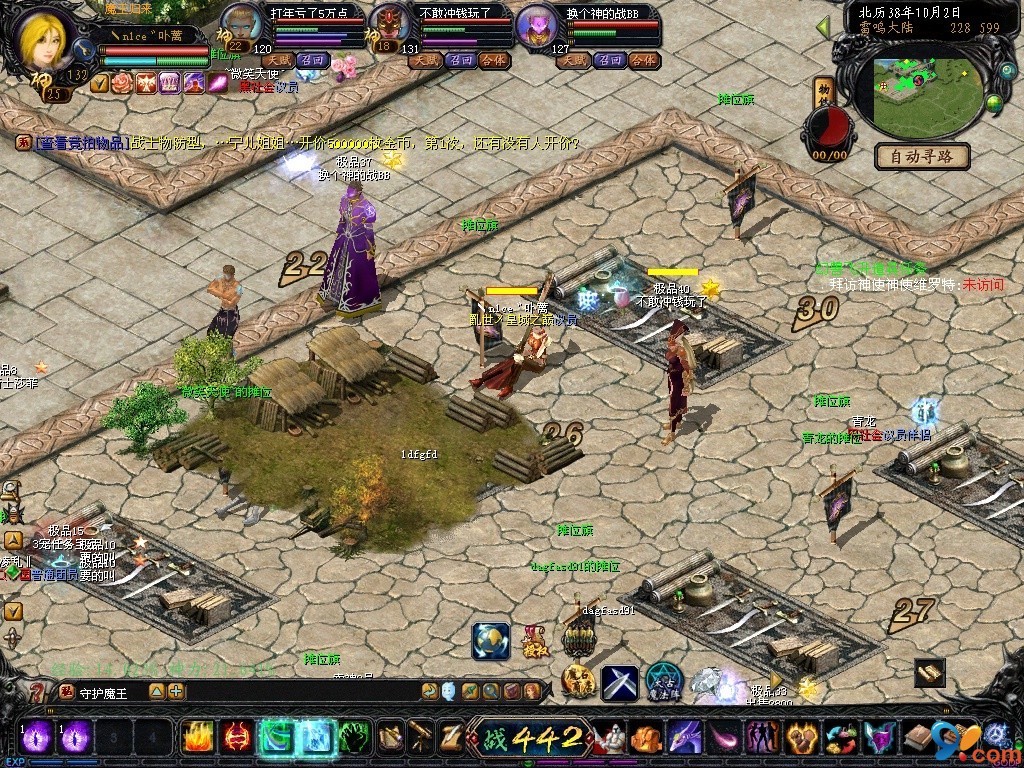1024x768 pixels.
Task: Open the help question mark button
Action: click(x=37, y=691)
